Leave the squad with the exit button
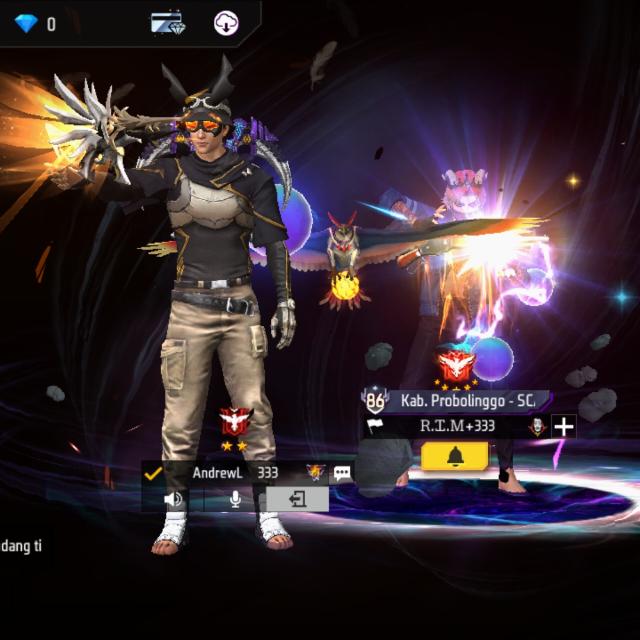The height and width of the screenshot is (640, 640). (x=297, y=498)
